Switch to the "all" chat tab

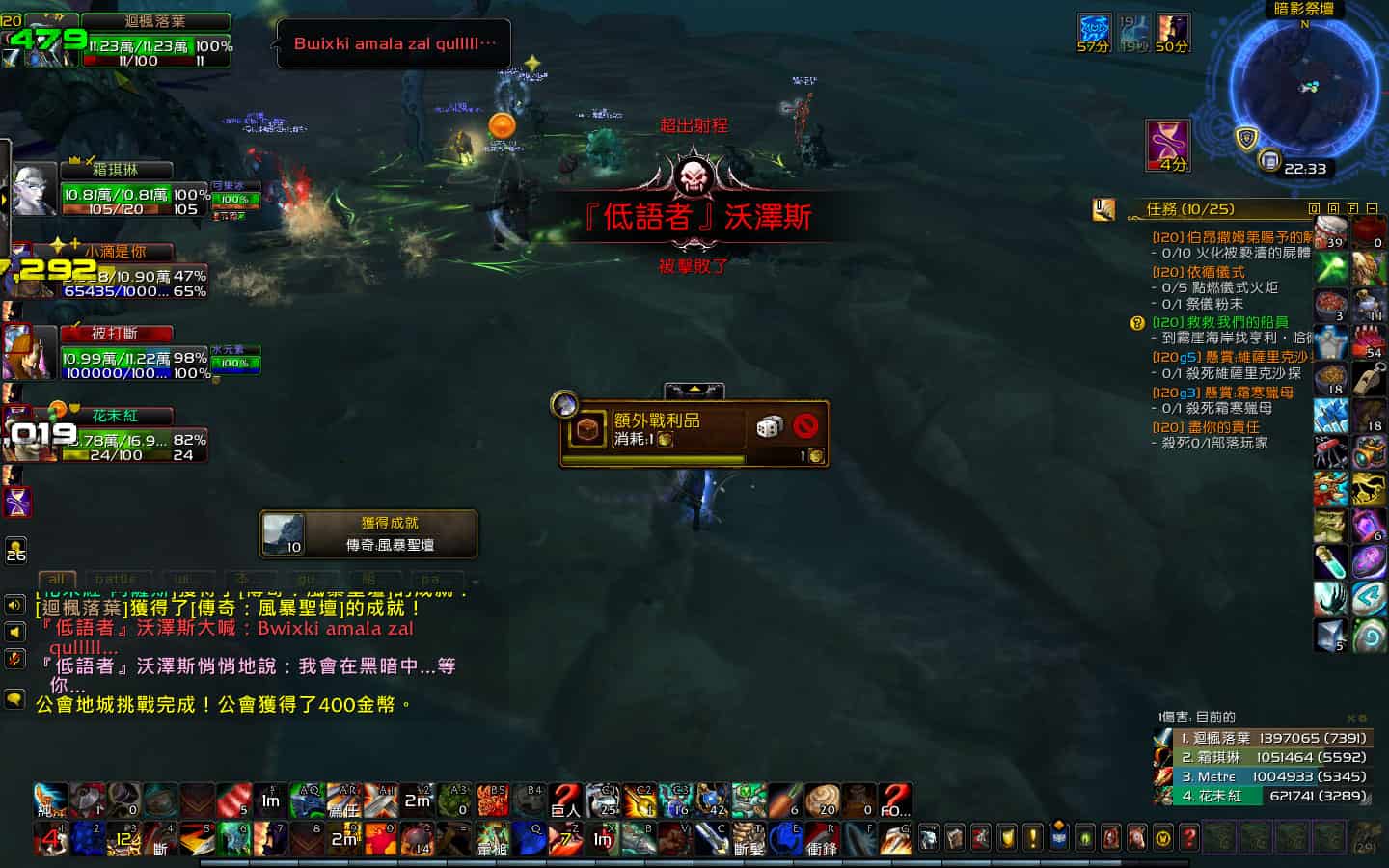57,579
